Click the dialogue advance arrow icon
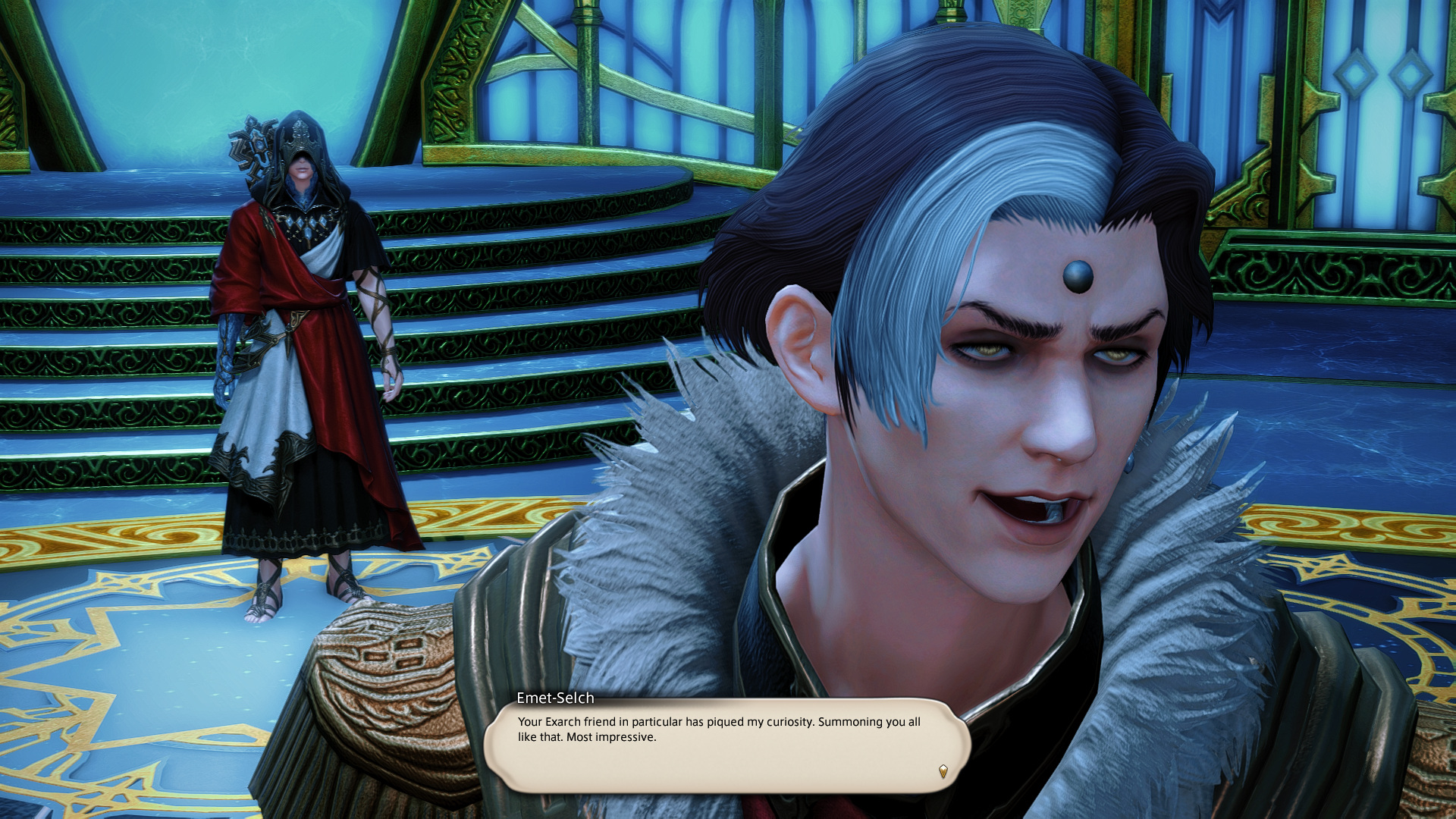The width and height of the screenshot is (1456, 819). pos(943,771)
